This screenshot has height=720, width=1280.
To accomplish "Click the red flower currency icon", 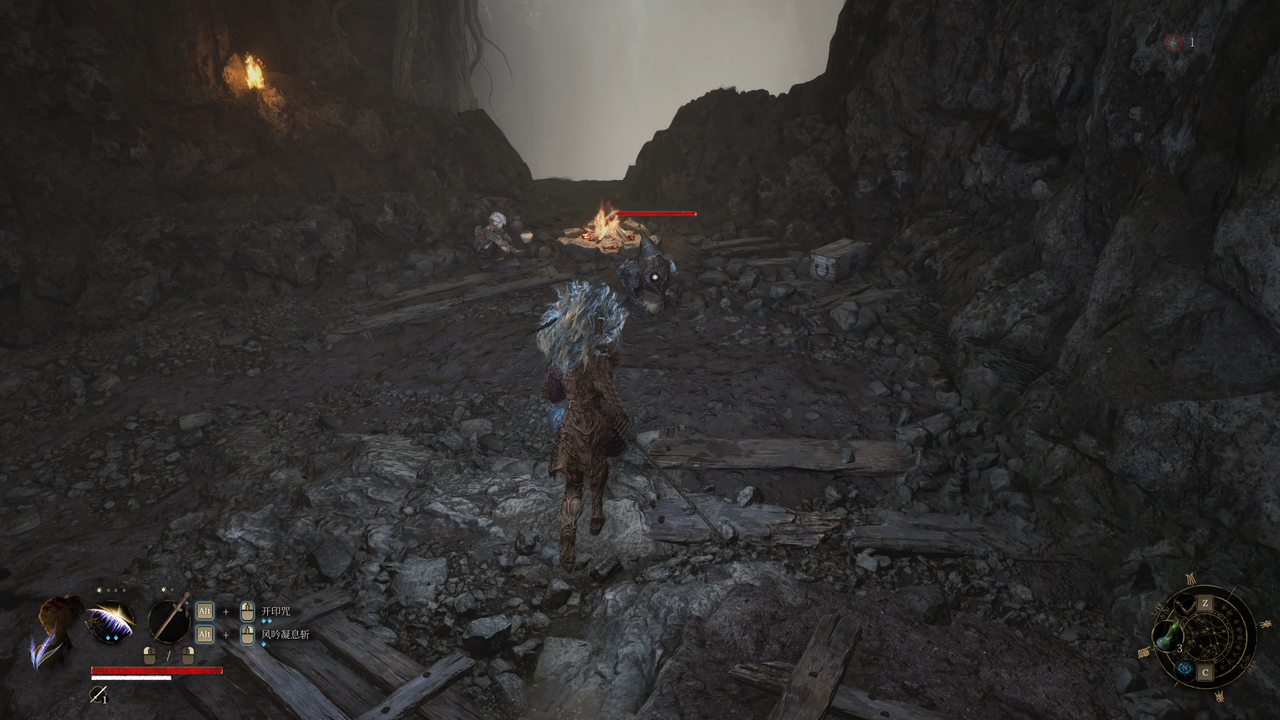I will click(x=1173, y=43).
